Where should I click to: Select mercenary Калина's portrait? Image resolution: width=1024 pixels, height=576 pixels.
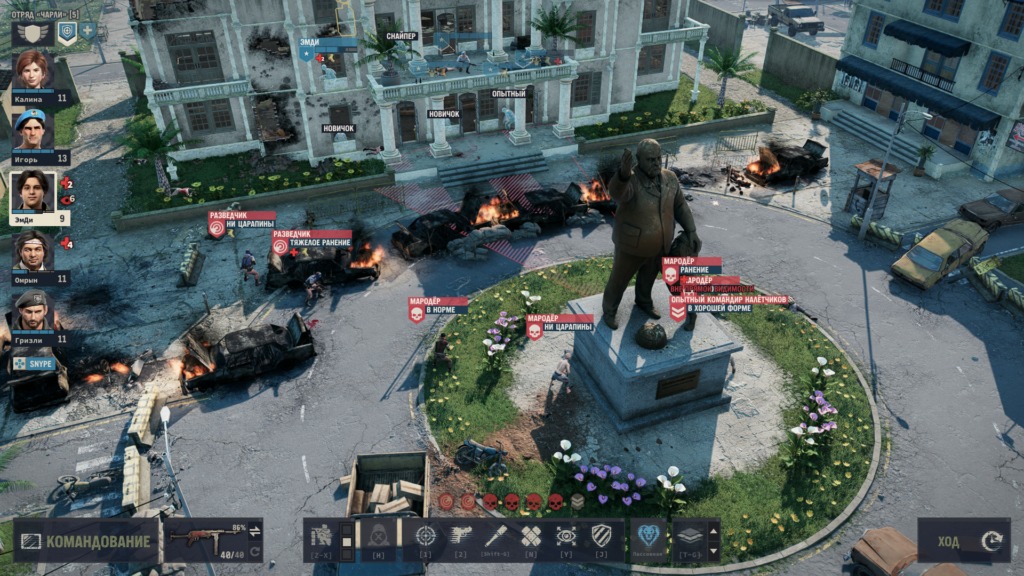coord(32,71)
